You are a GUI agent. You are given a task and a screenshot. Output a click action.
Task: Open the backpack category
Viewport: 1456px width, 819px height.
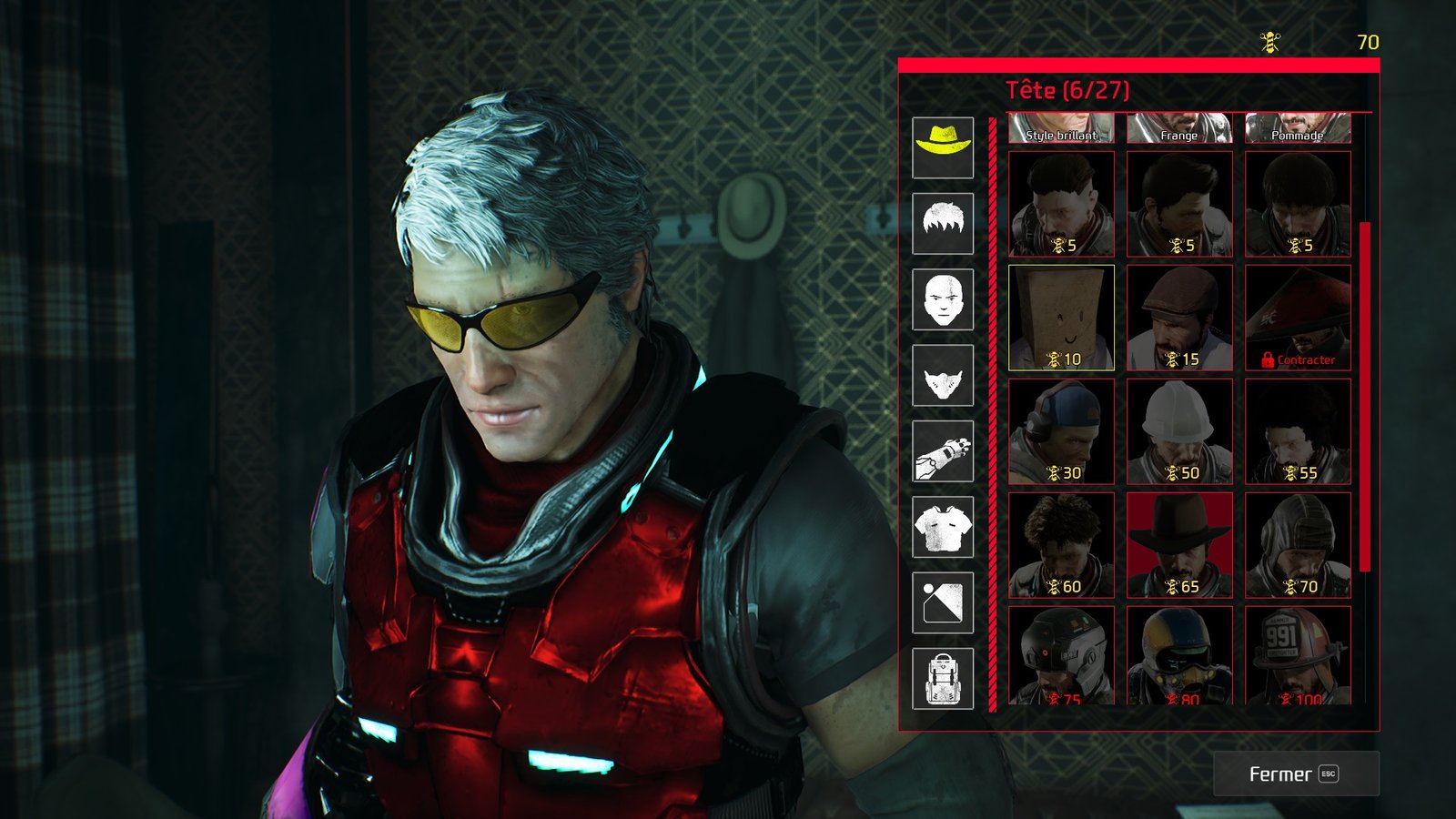(x=943, y=679)
